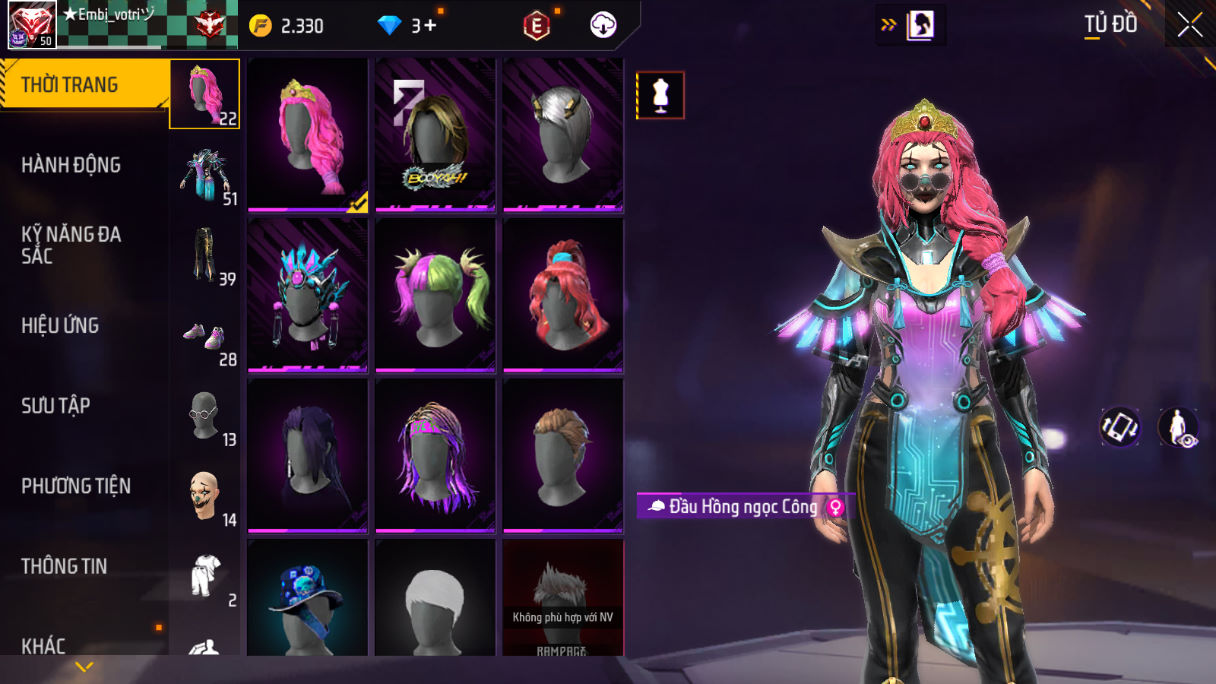Viewport: 1216px width, 684px height.
Task: Switch to the THÔNG TIN tab
Action: pyautogui.click(x=64, y=566)
